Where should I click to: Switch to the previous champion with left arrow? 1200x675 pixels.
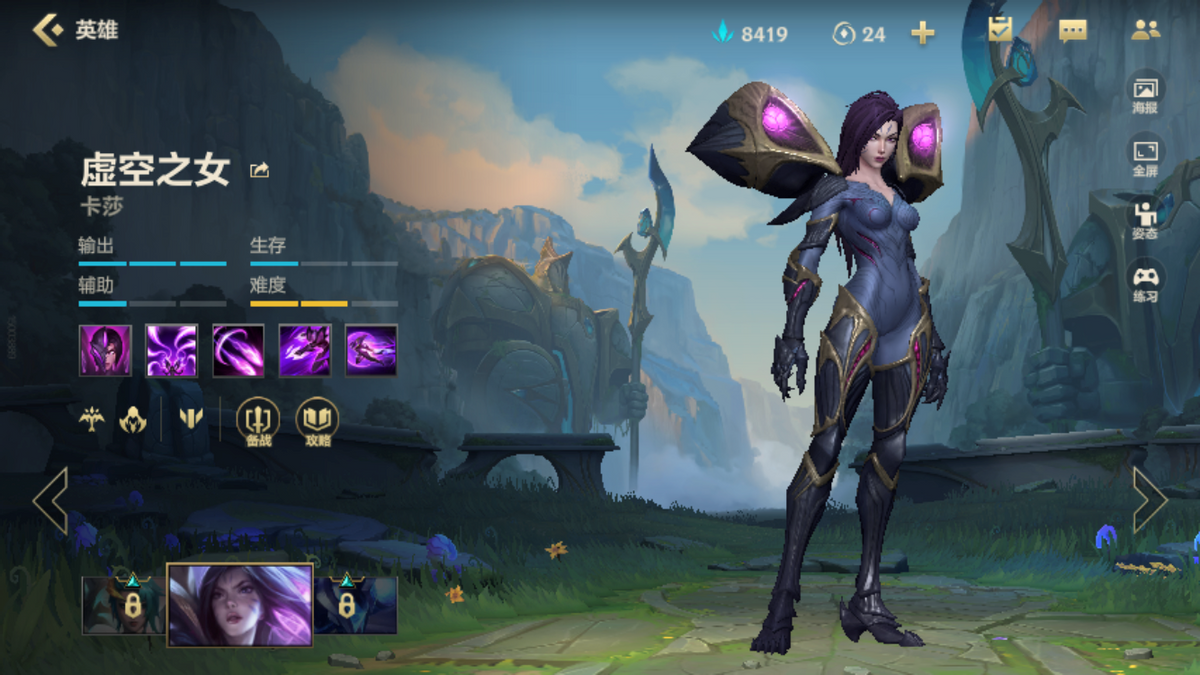click(x=50, y=499)
